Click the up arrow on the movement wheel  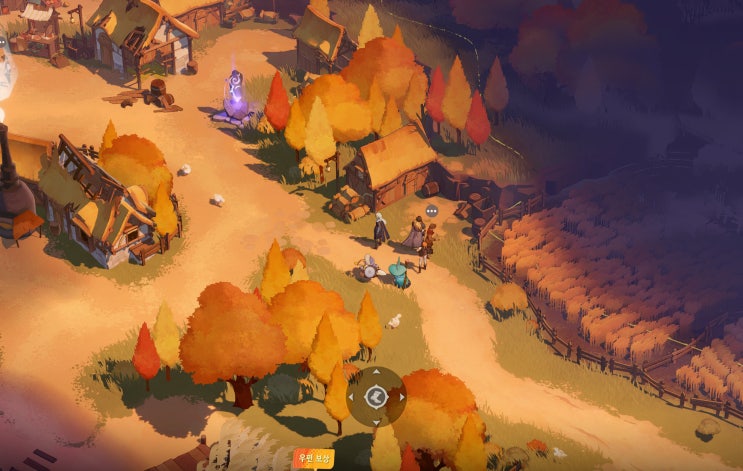point(376,374)
